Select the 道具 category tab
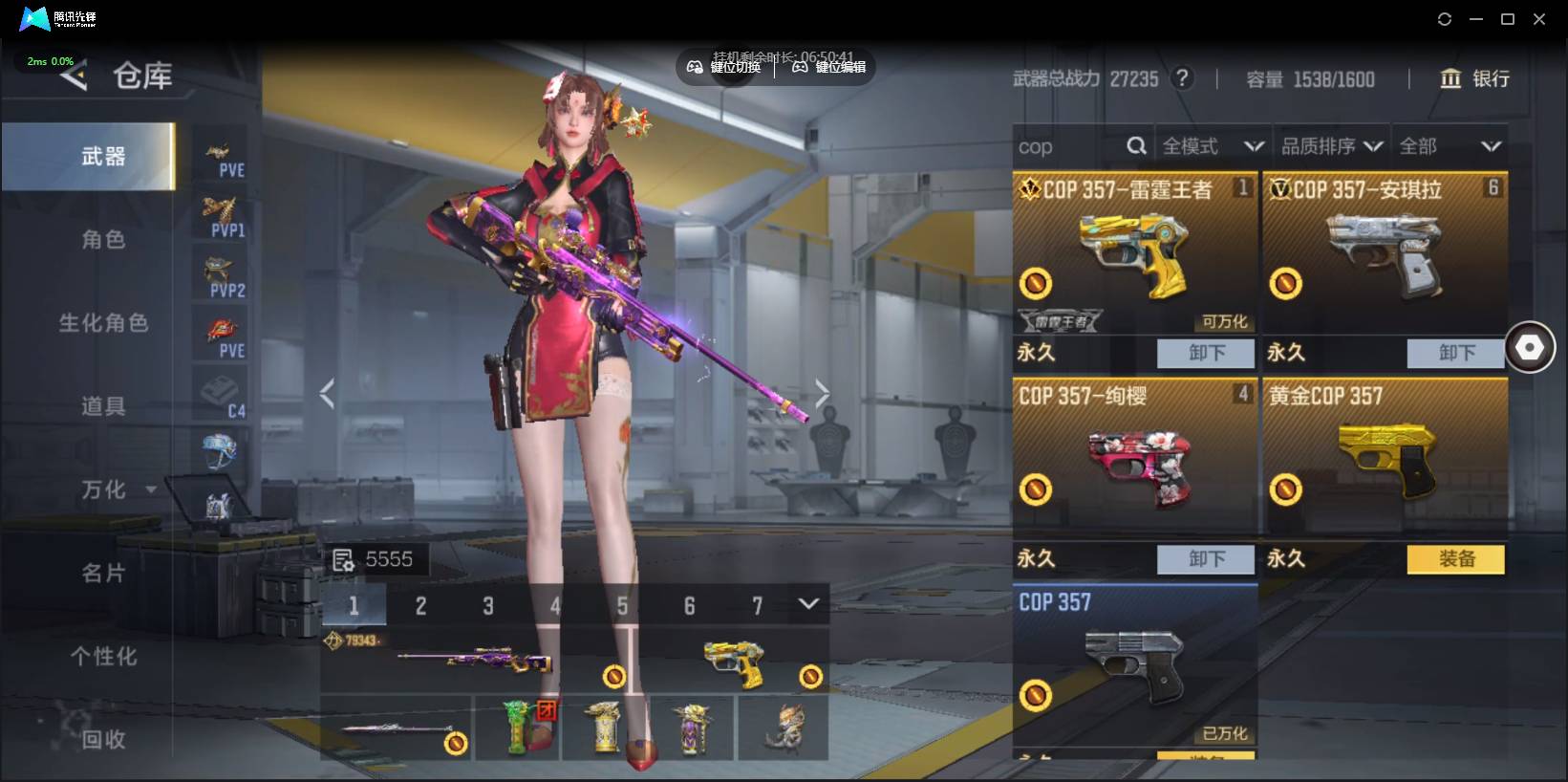 click(103, 406)
